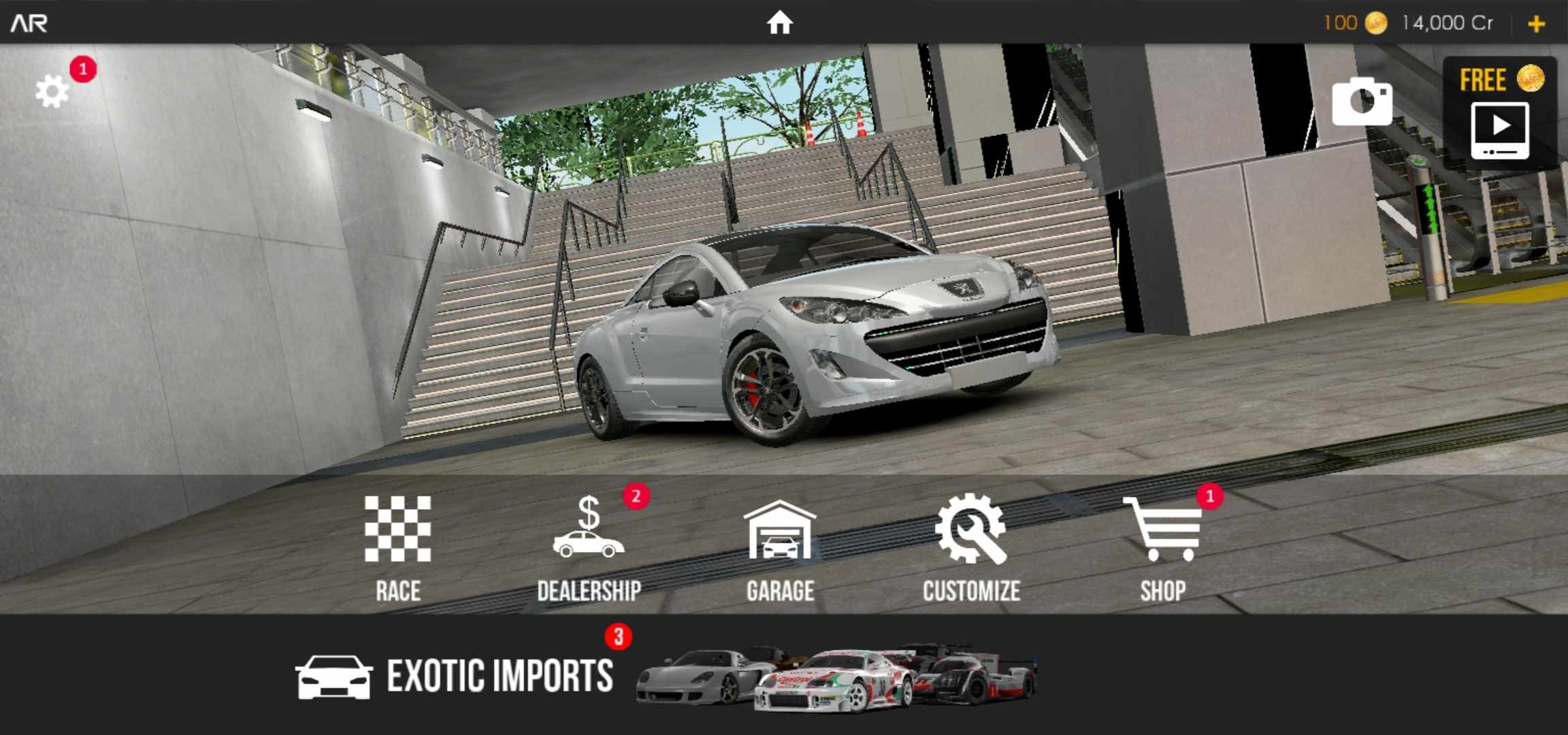Watch video for free coins
This screenshot has height=735, width=1568.
point(1500,114)
